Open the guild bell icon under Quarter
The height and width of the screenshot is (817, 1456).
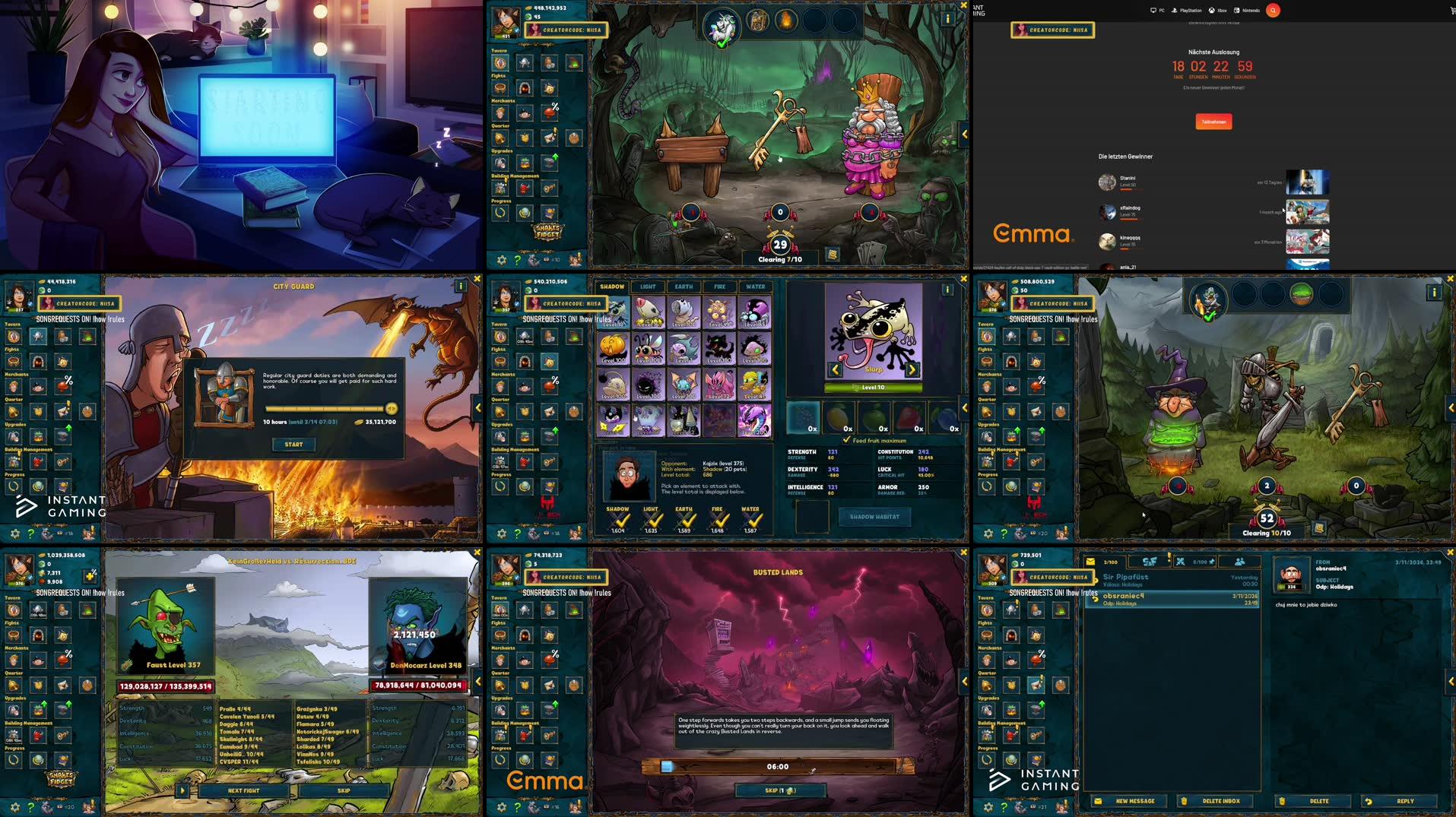click(x=500, y=411)
